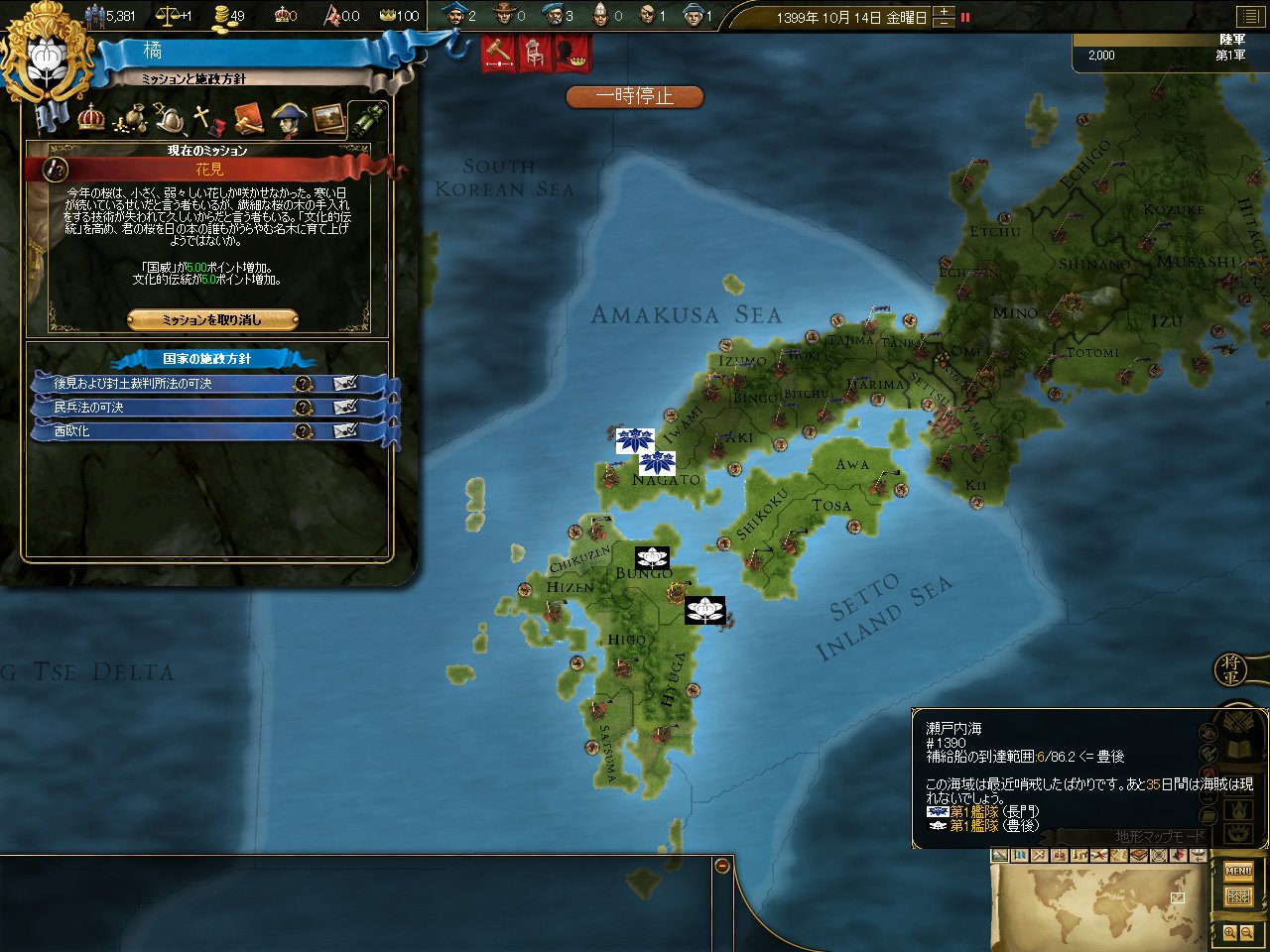Cancel the current Hanami mission

click(x=212, y=319)
